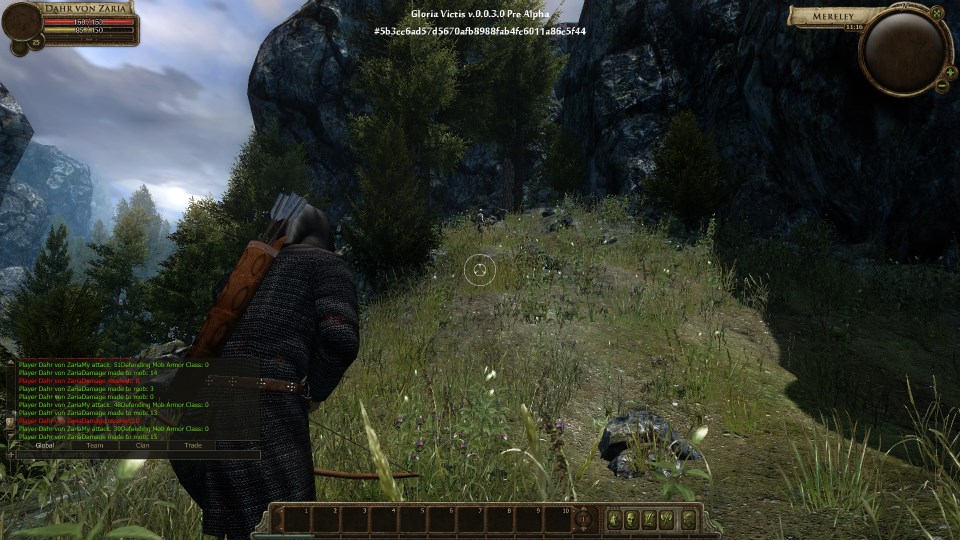The width and height of the screenshot is (960, 540).
Task: Zoom out the minimap with minus button
Action: coord(941,87)
